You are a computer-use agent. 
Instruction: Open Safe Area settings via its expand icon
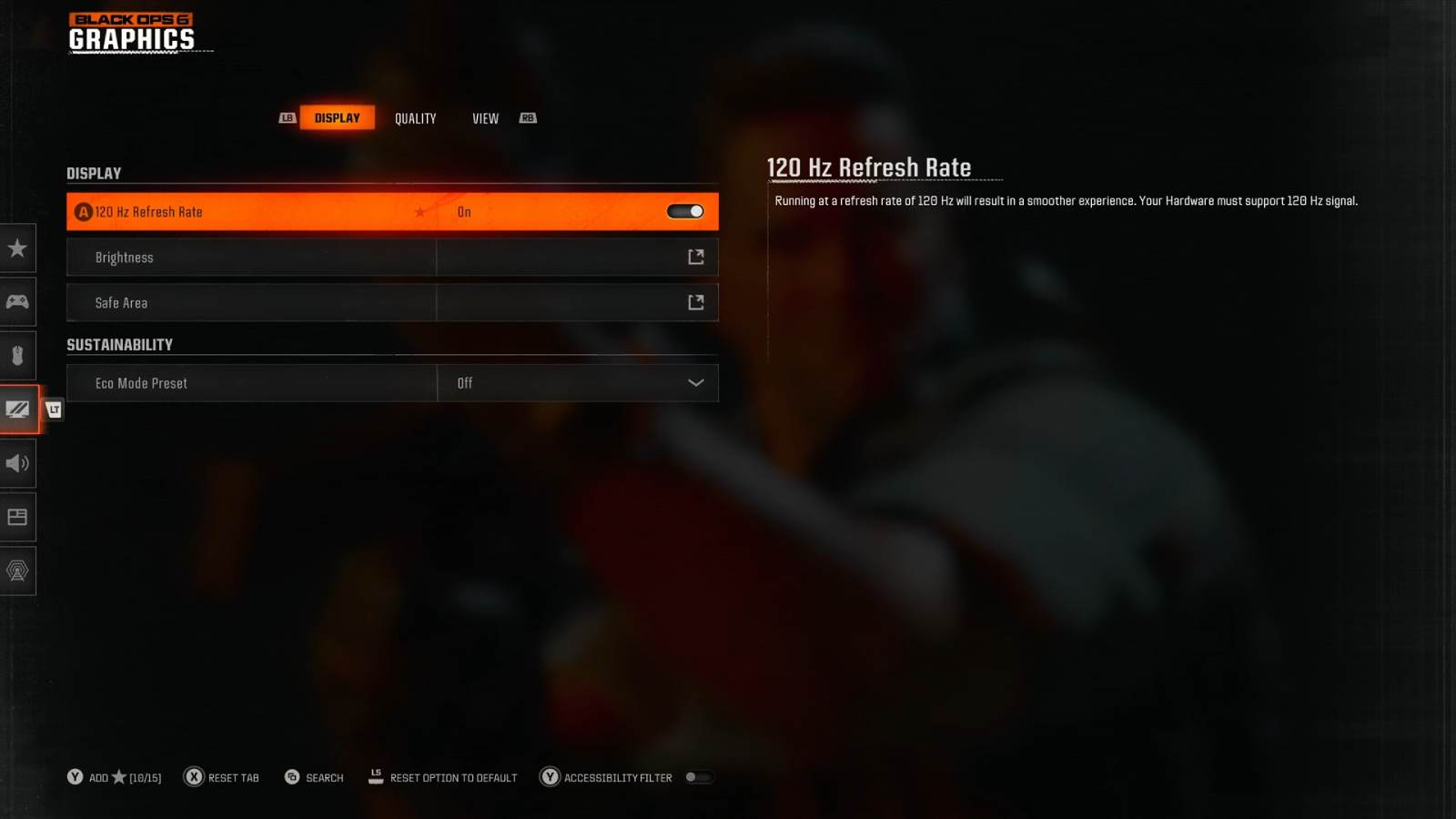coord(694,301)
